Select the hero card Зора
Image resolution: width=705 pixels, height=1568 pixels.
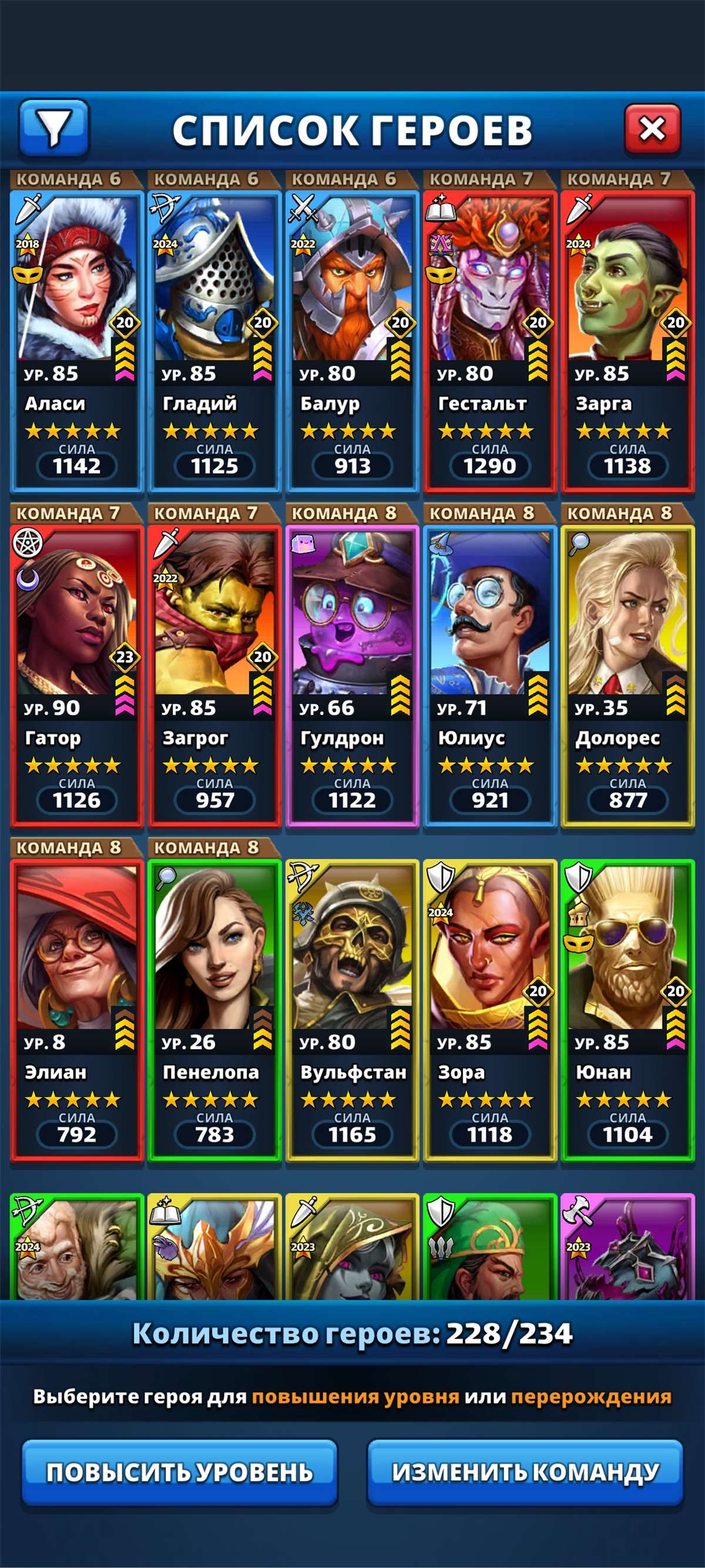[489, 1010]
